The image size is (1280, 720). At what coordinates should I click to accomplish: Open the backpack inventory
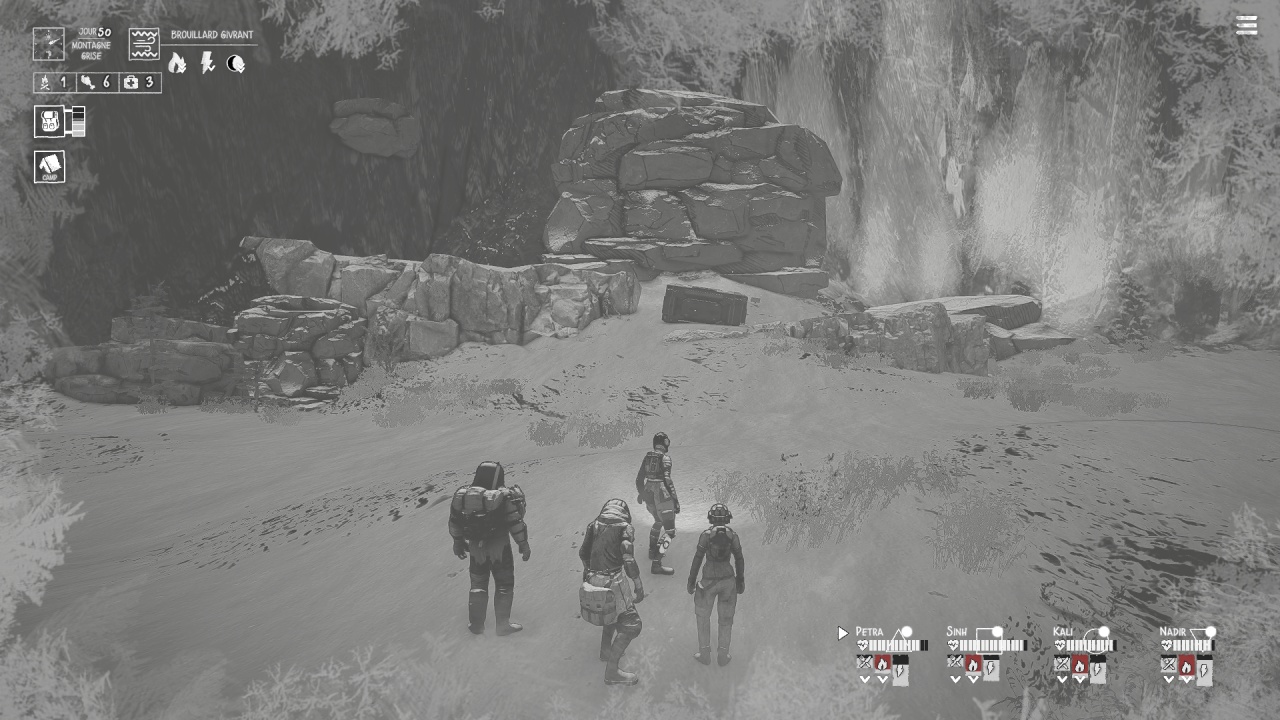tap(48, 121)
